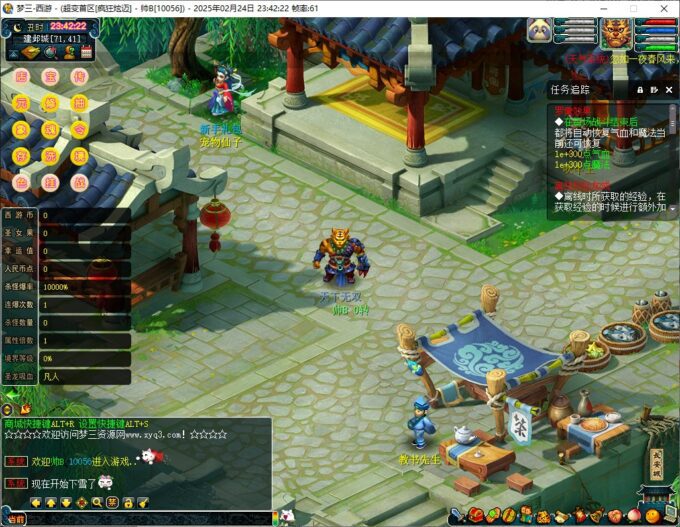Open the 店 round shortcut button
Viewport: 680px width, 527px height.
click(x=21, y=77)
